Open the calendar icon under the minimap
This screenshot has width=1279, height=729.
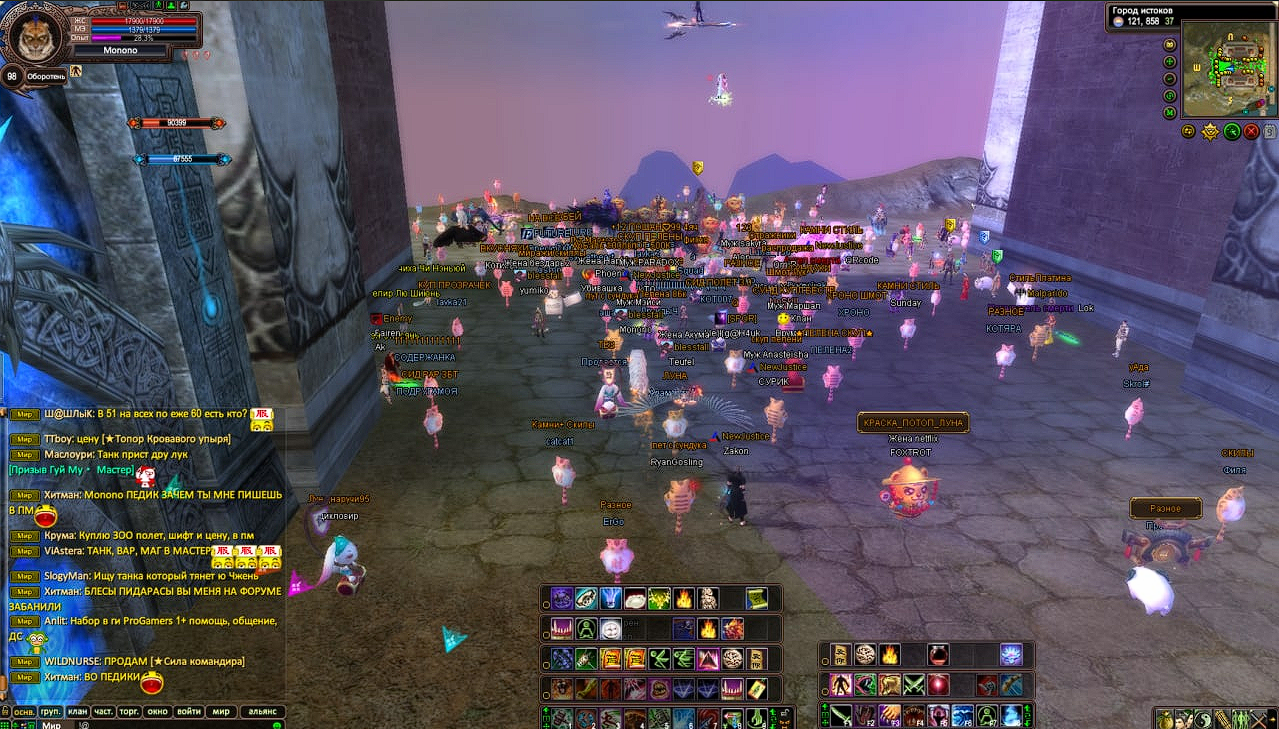(1270, 131)
